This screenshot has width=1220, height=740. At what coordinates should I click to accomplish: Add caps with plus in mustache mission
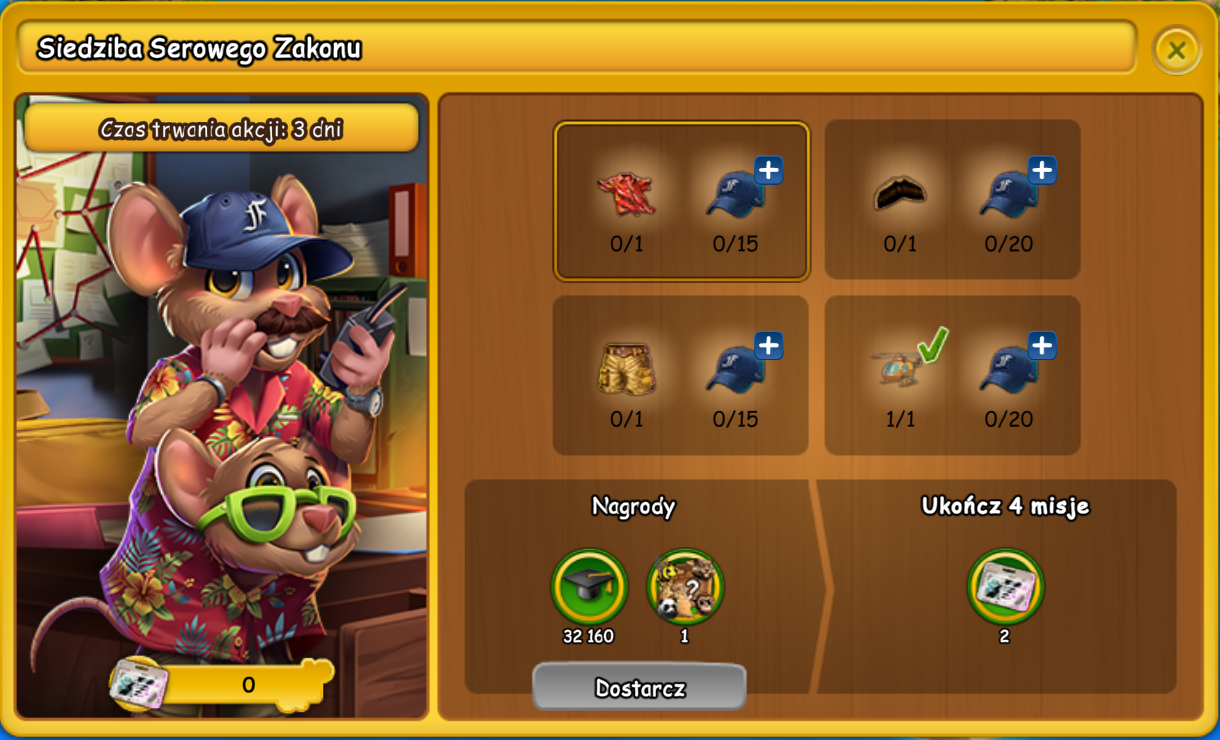(1041, 171)
